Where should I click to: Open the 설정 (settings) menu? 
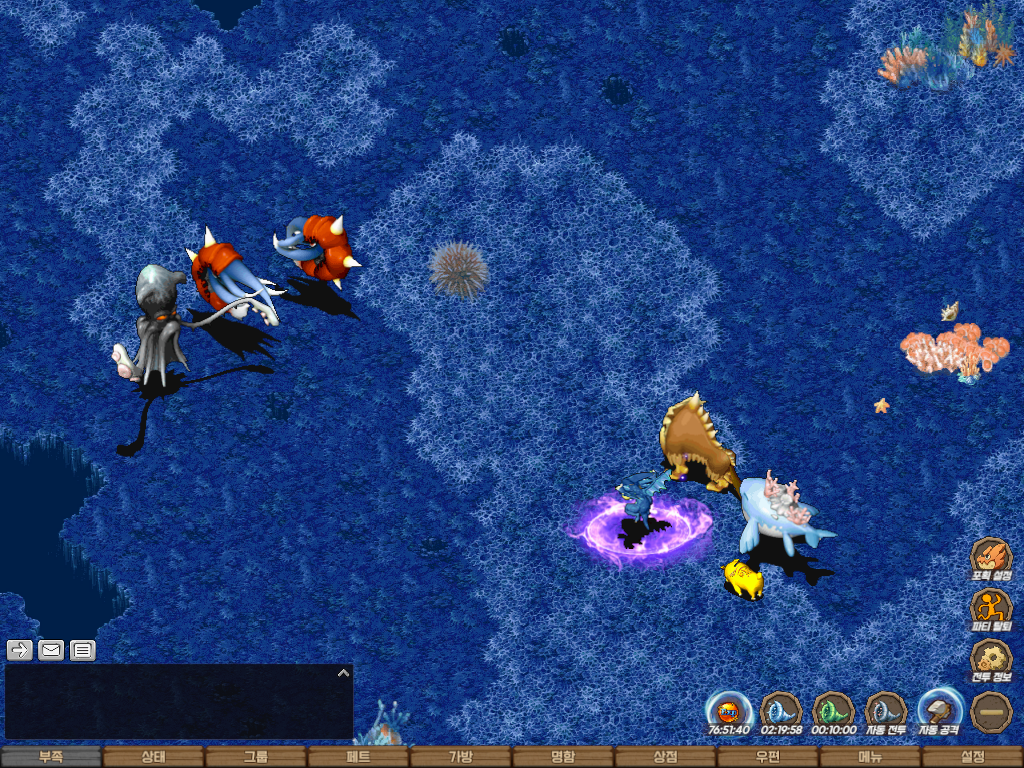[972, 757]
